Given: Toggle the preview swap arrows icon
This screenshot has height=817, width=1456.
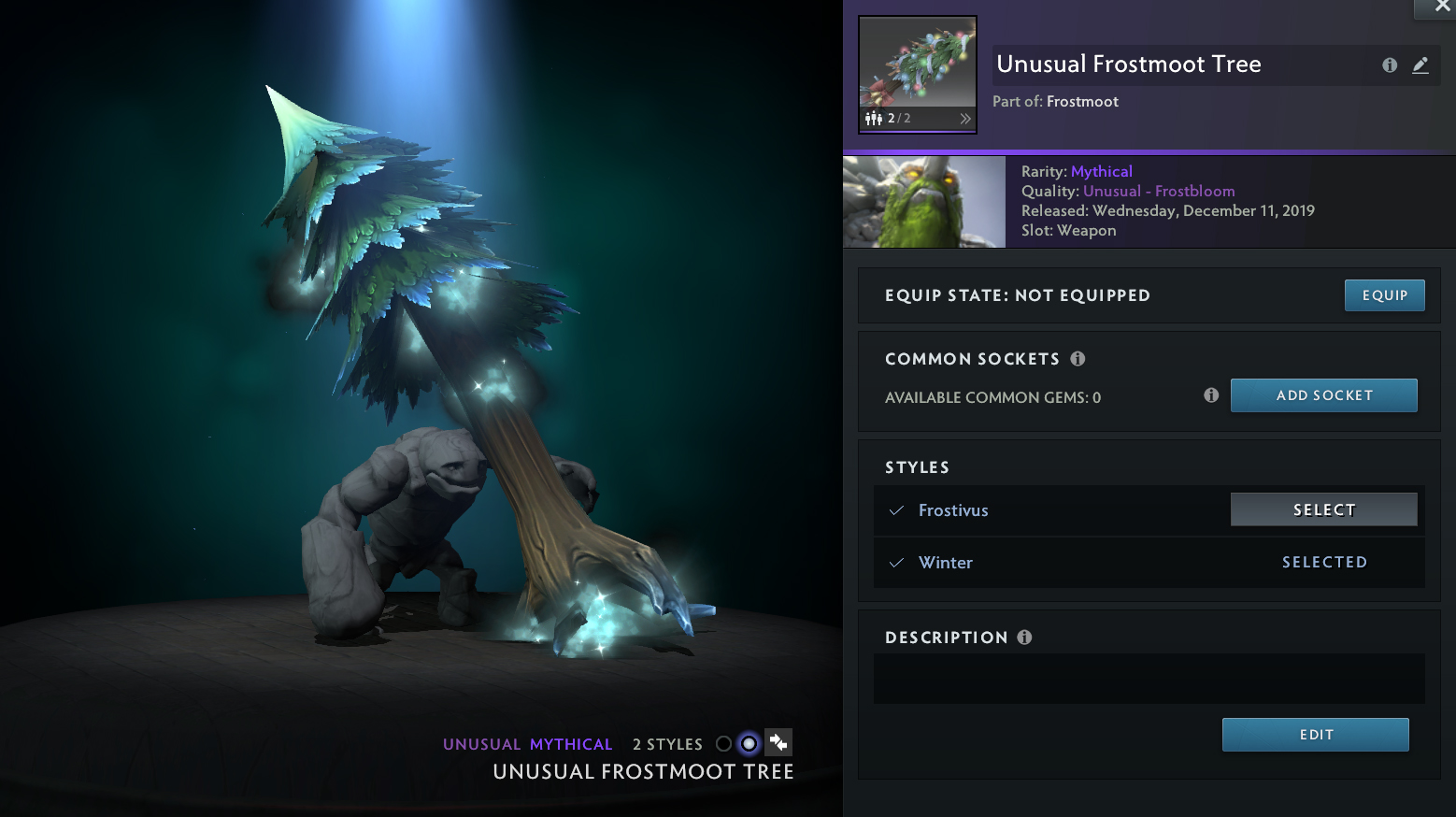Looking at the screenshot, I should pyautogui.click(x=778, y=743).
